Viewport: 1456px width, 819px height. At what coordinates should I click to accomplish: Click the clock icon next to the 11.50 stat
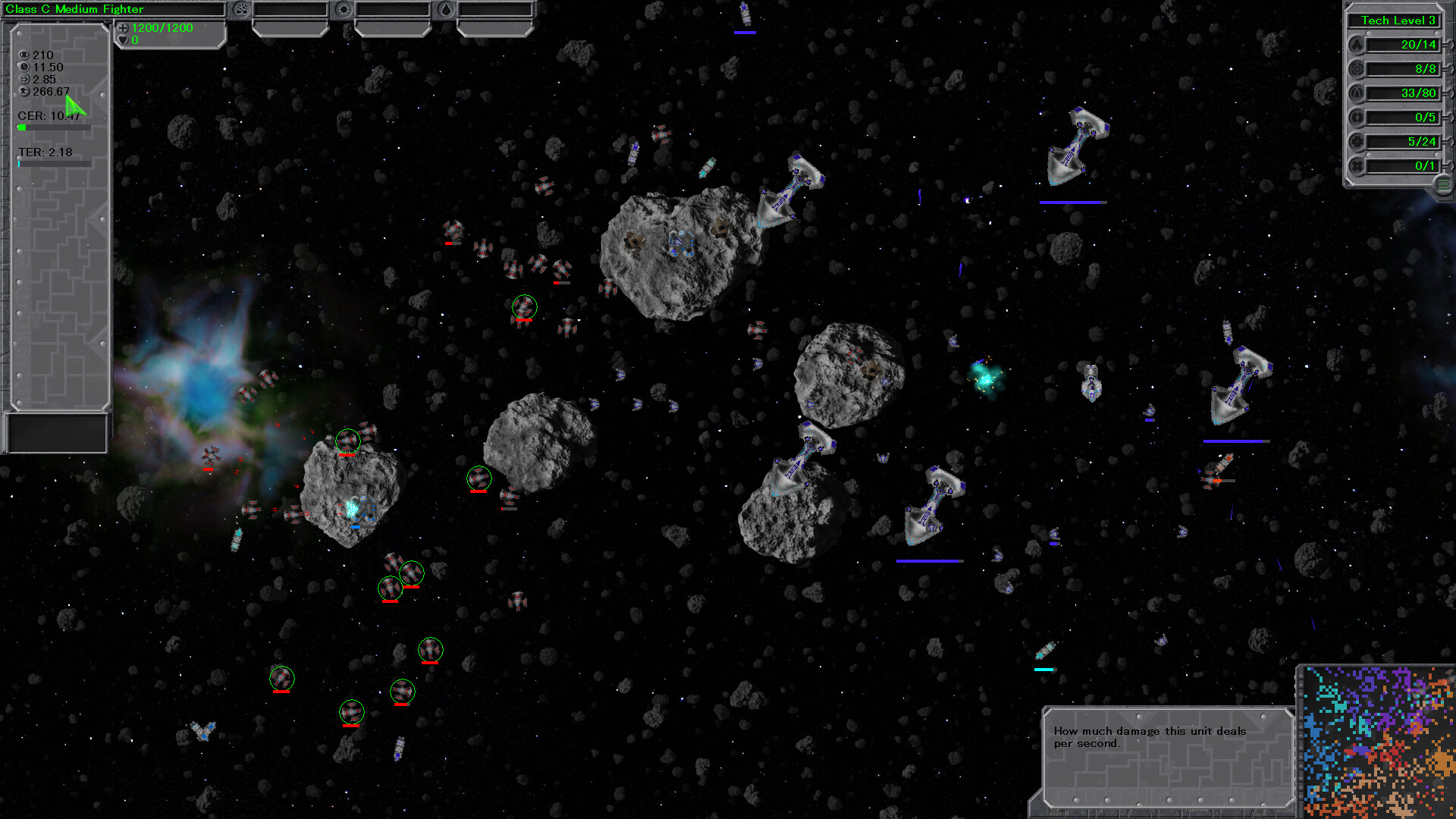coord(24,67)
